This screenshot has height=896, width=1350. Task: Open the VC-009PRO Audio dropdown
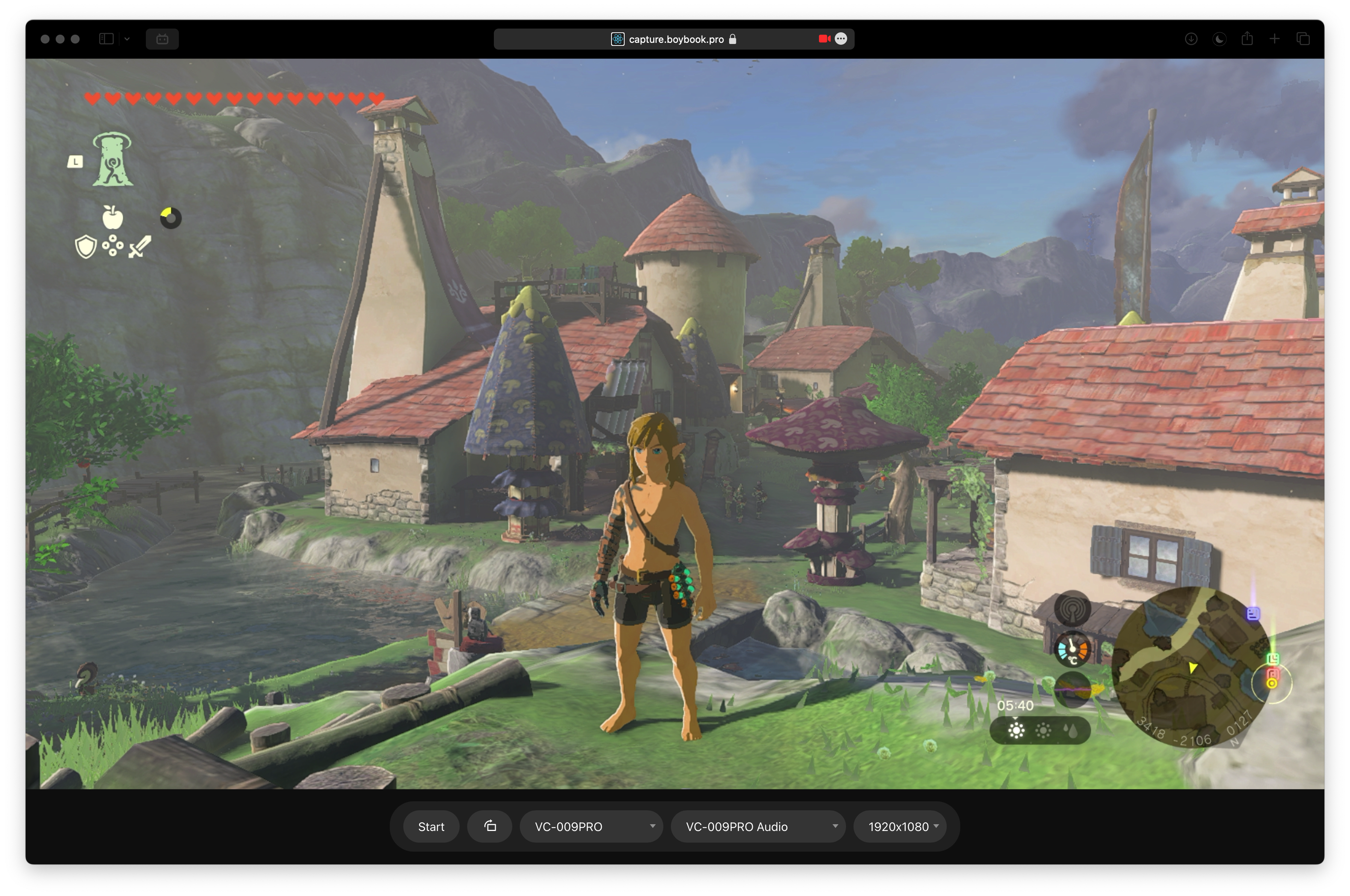(758, 826)
